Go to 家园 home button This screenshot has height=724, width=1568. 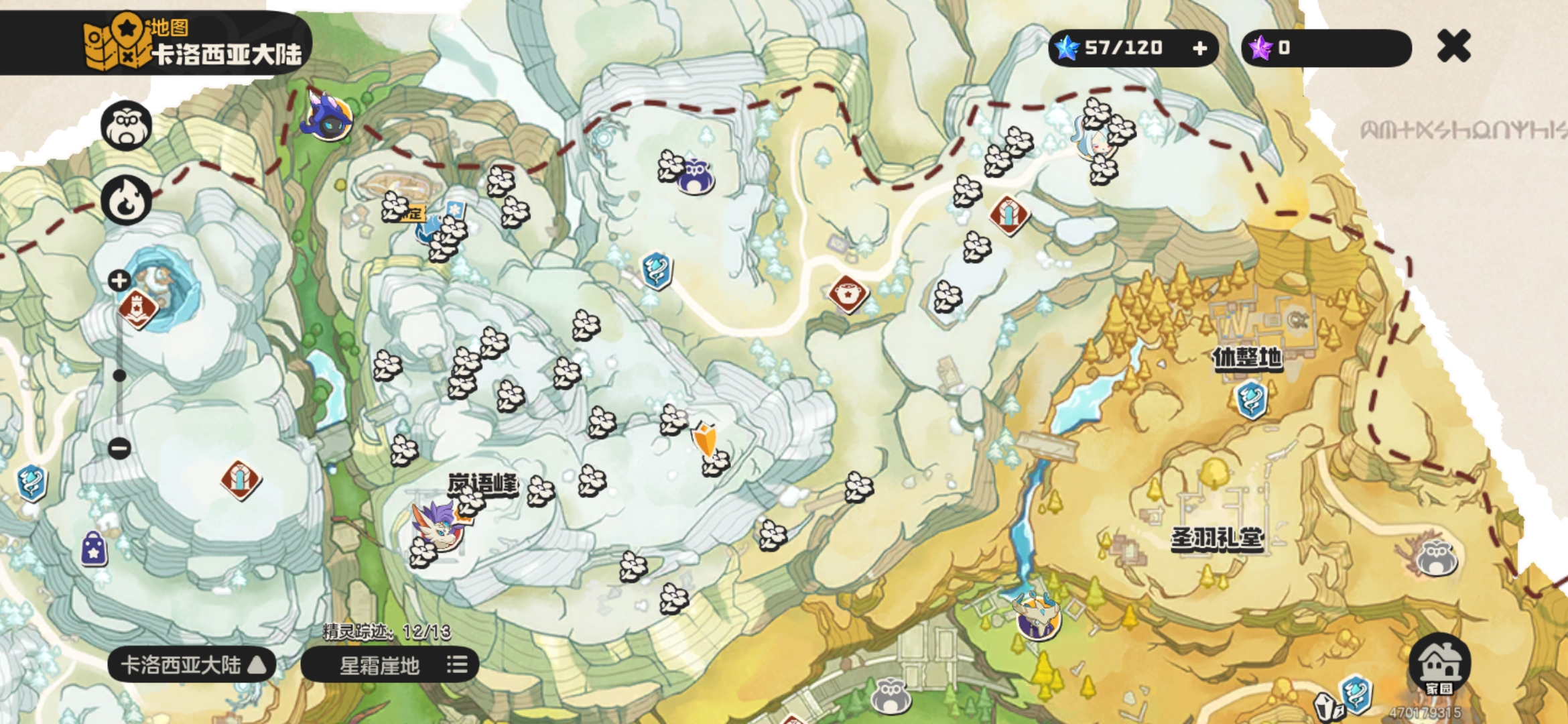pyautogui.click(x=1439, y=664)
